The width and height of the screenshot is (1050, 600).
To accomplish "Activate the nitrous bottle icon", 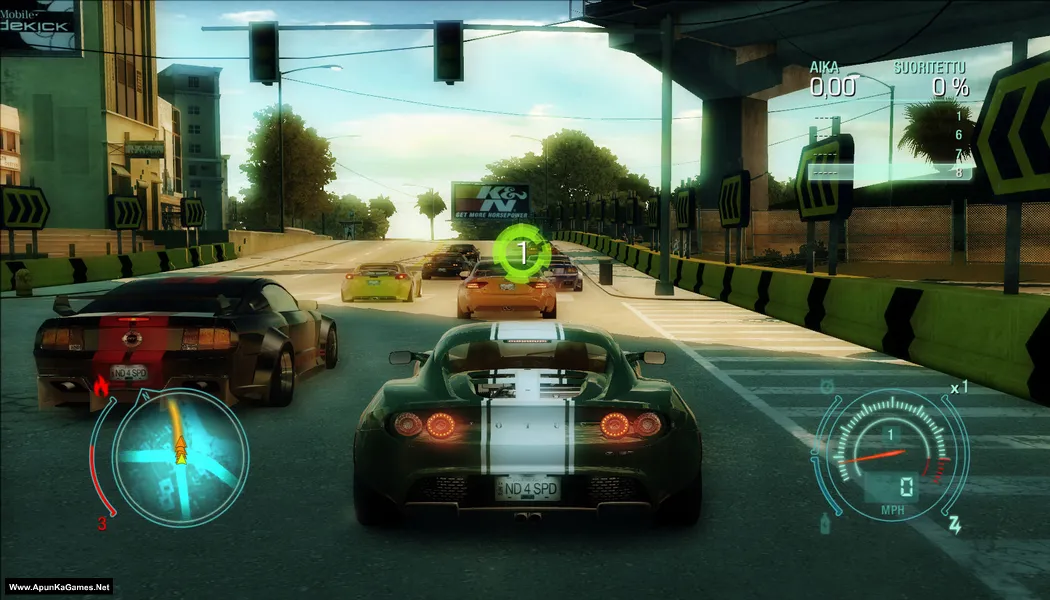I will 825,522.
